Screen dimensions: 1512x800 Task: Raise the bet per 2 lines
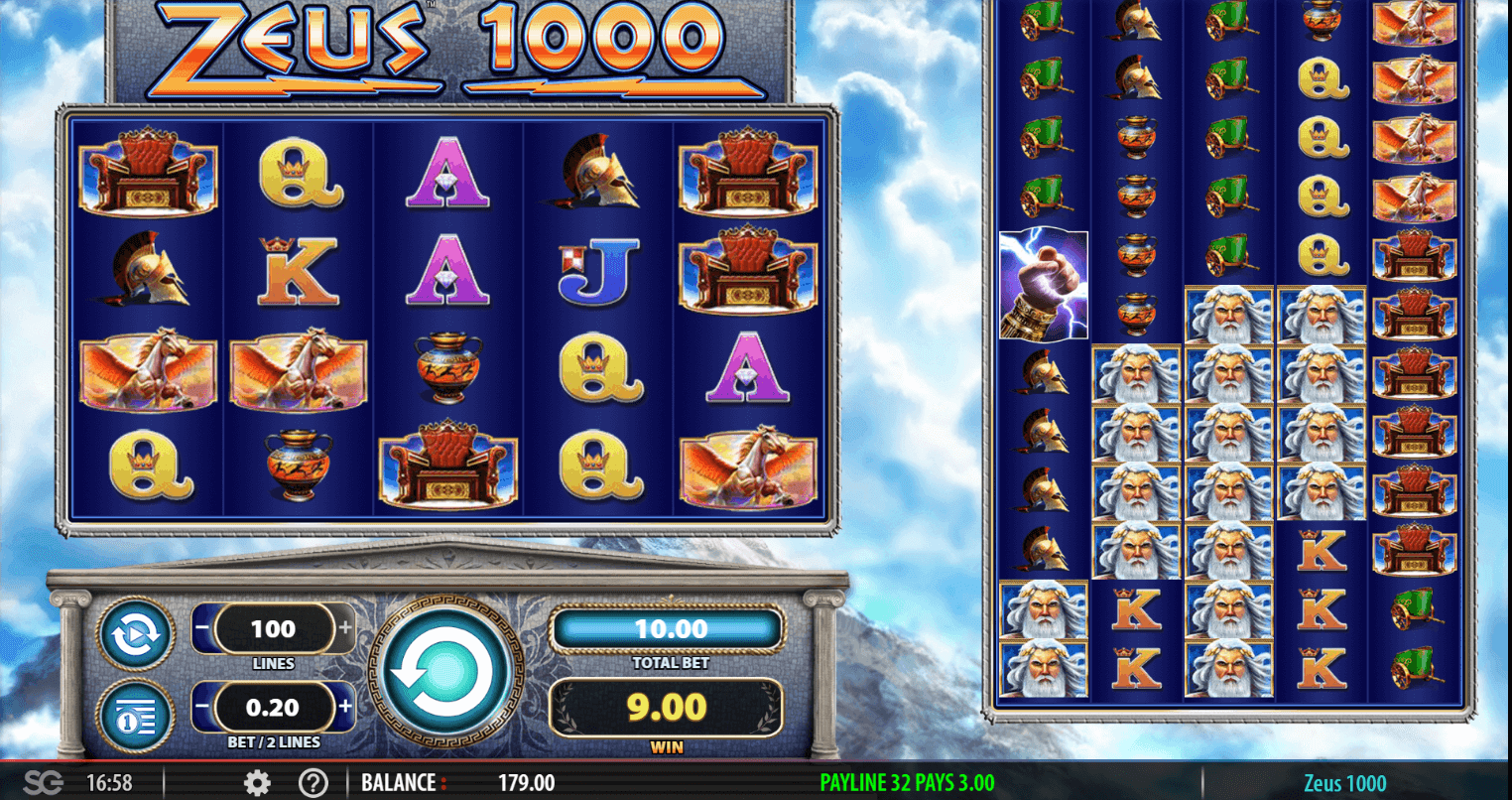[x=345, y=708]
